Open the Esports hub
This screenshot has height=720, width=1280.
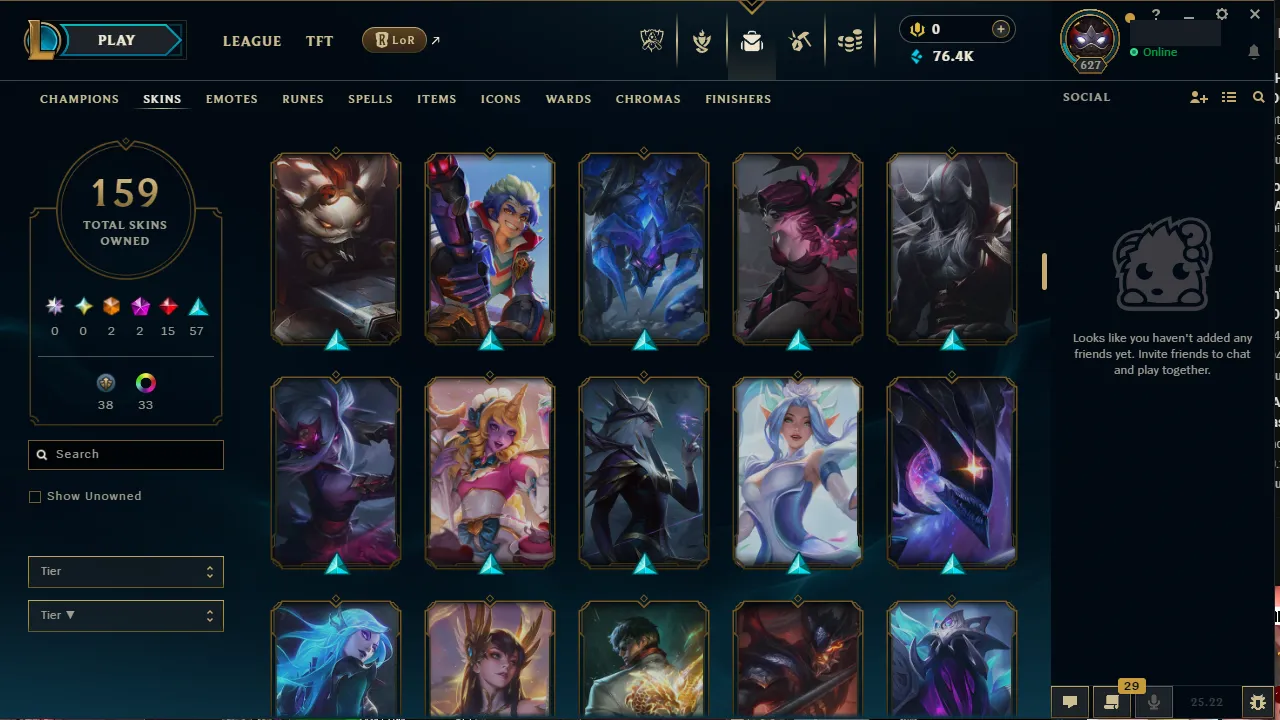click(651, 41)
